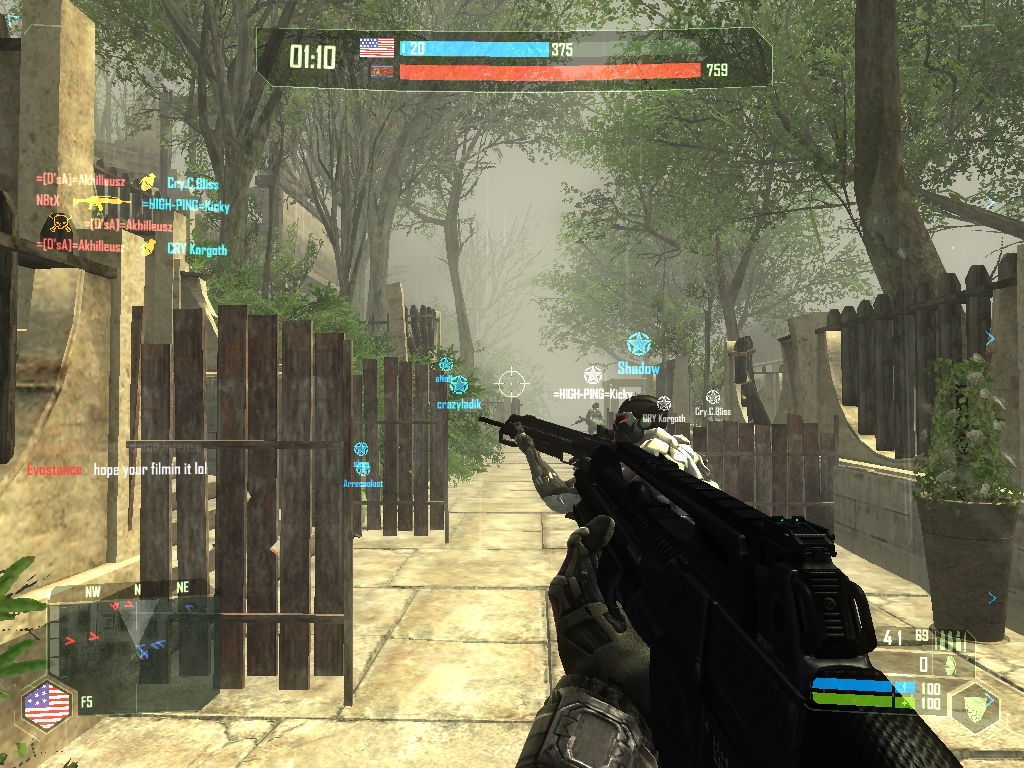Click the bullet magazine ammo-type icon
Viewport: 1024px width, 768px height.
(x=956, y=640)
